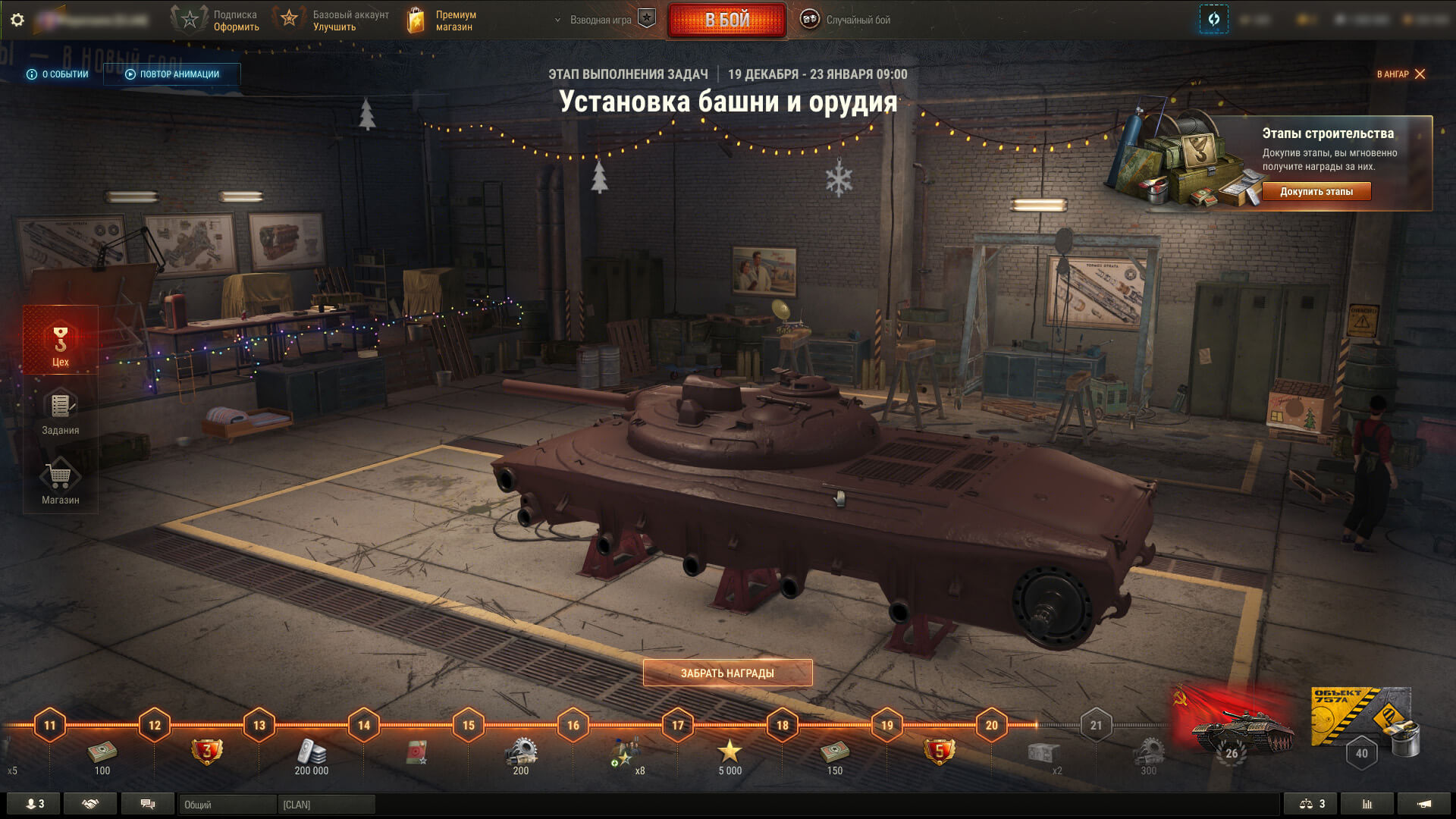Return to the garage via В АНГАР
1456x819 pixels.
pos(1401,74)
